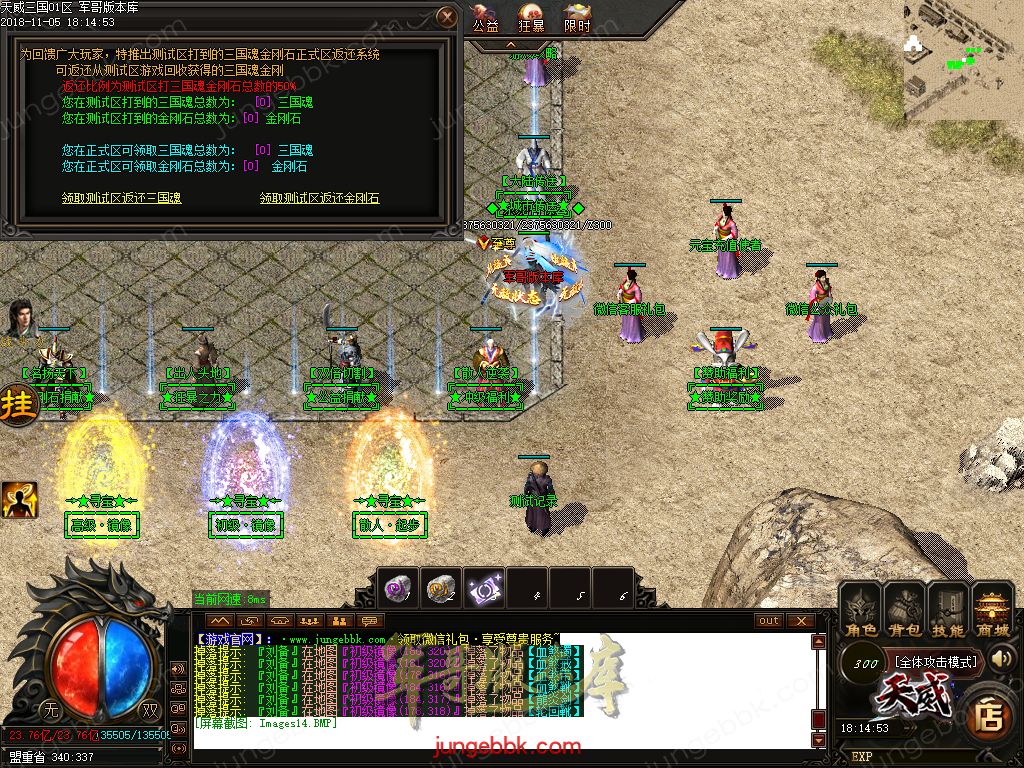Use the orange item in hotbar slot 2
Screen dimensions: 1024x768
pos(443,588)
